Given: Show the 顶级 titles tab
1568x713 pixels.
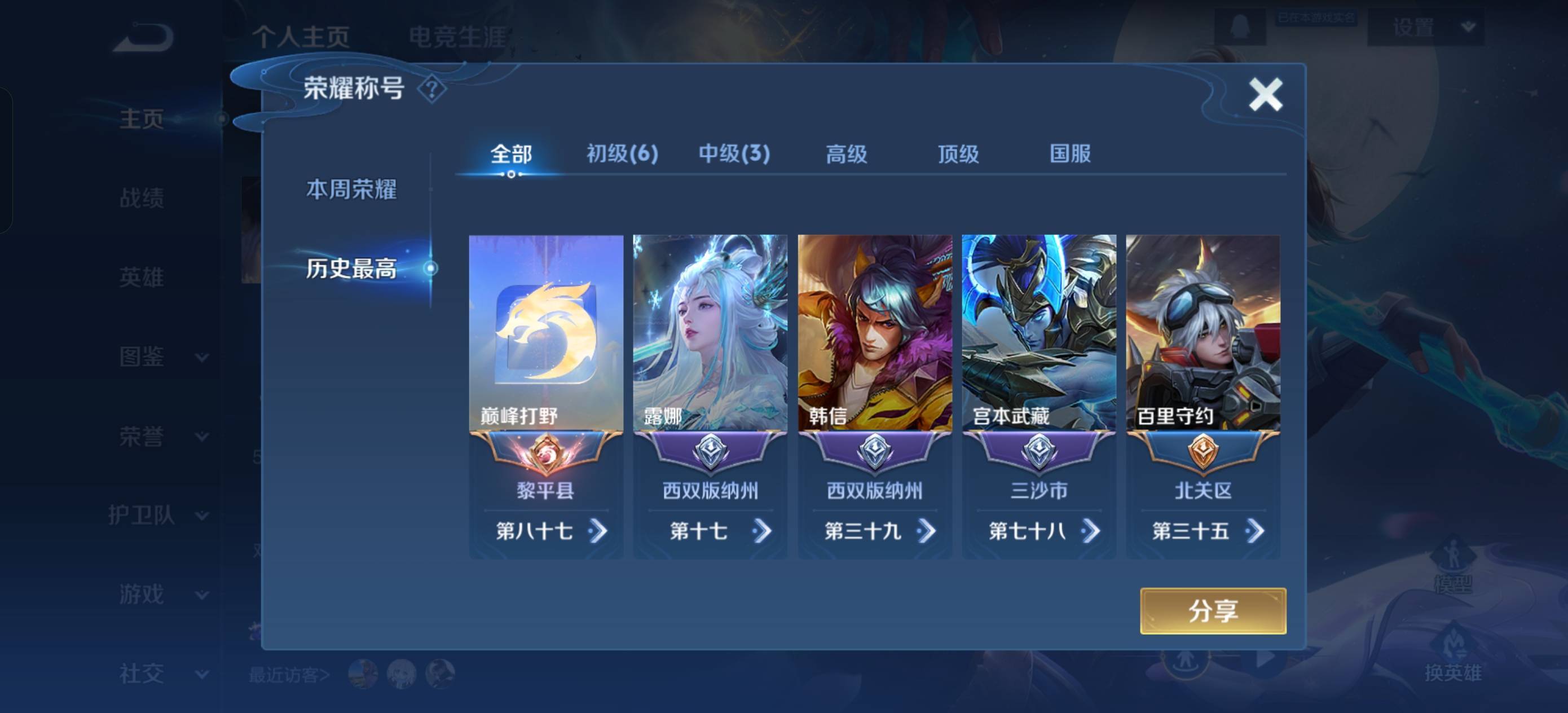Looking at the screenshot, I should (958, 154).
